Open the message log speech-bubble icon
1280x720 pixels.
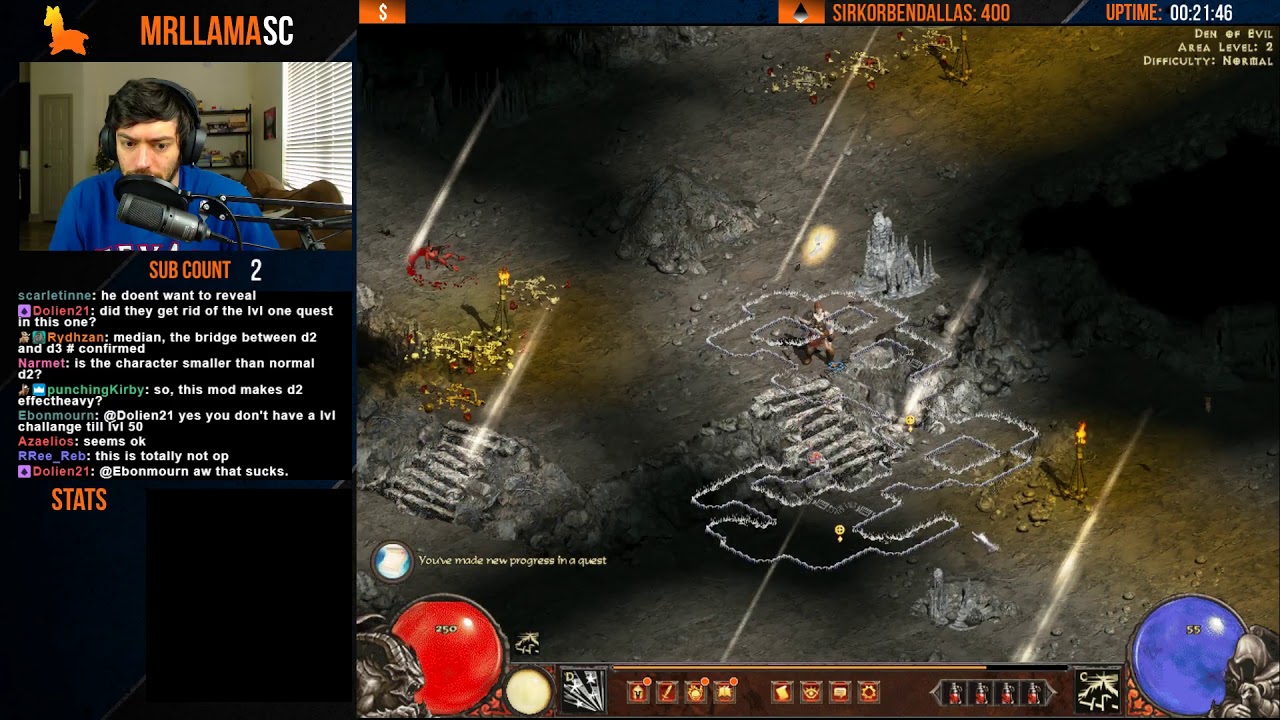click(x=838, y=691)
